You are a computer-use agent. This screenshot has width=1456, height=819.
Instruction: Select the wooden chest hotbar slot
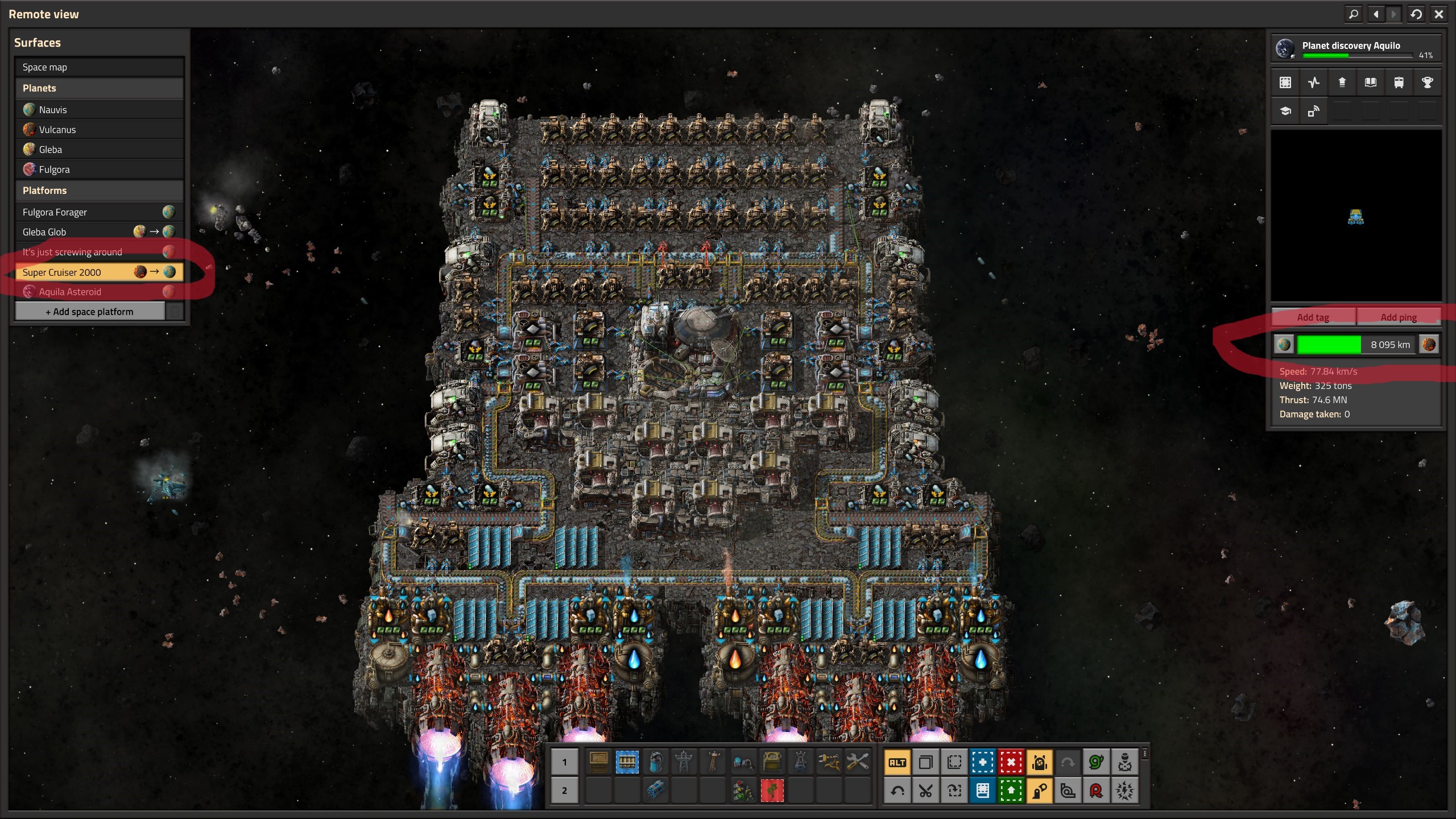point(598,762)
